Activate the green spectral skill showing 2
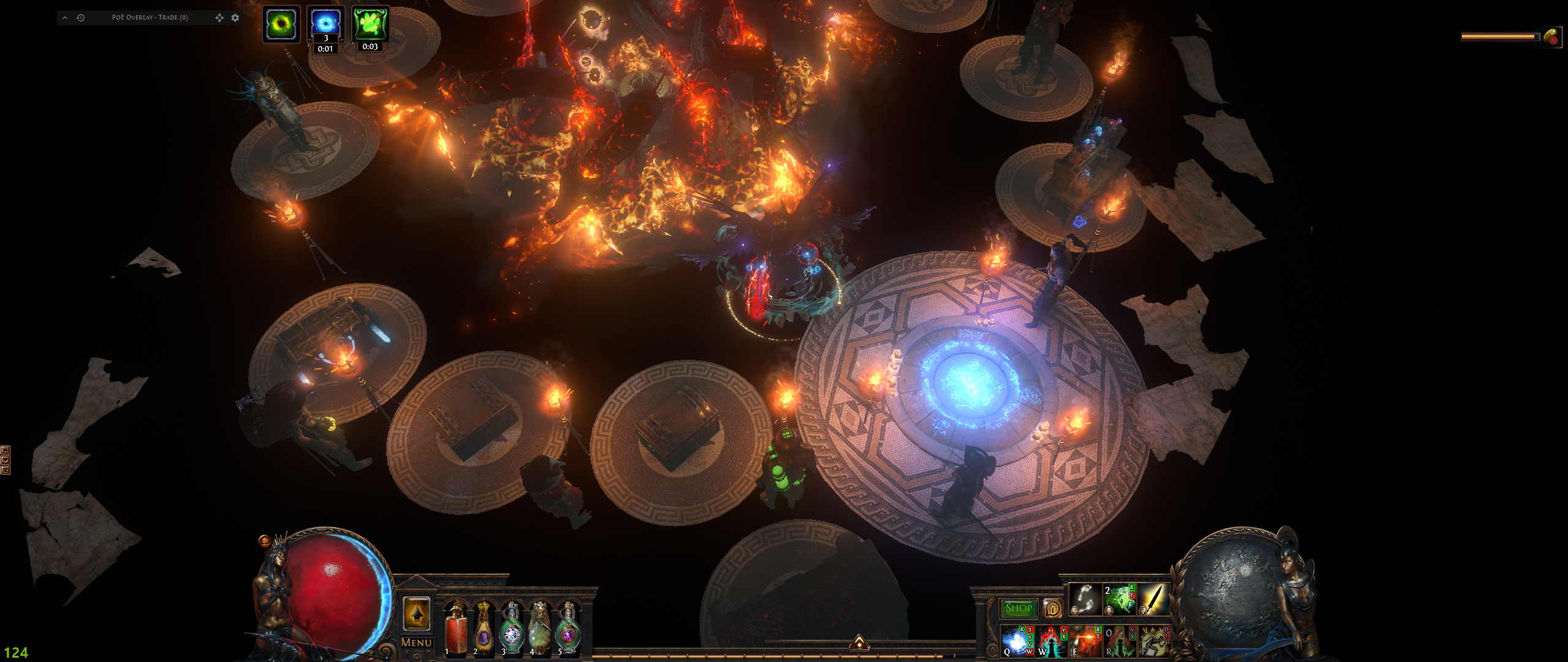Image resolution: width=1568 pixels, height=662 pixels. pyautogui.click(x=1119, y=599)
